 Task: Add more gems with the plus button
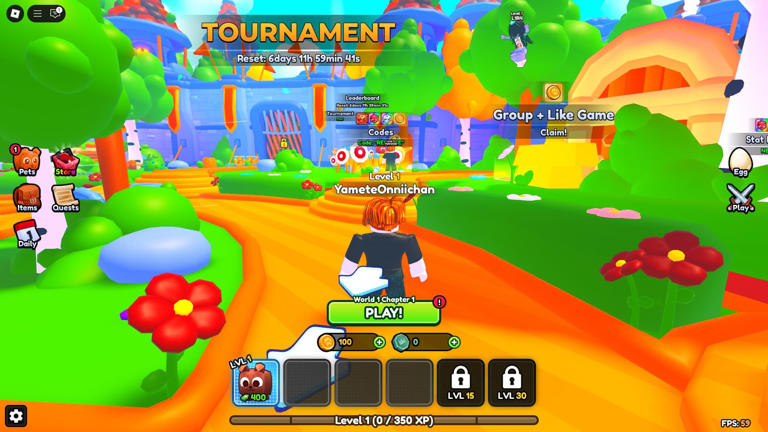pyautogui.click(x=454, y=342)
